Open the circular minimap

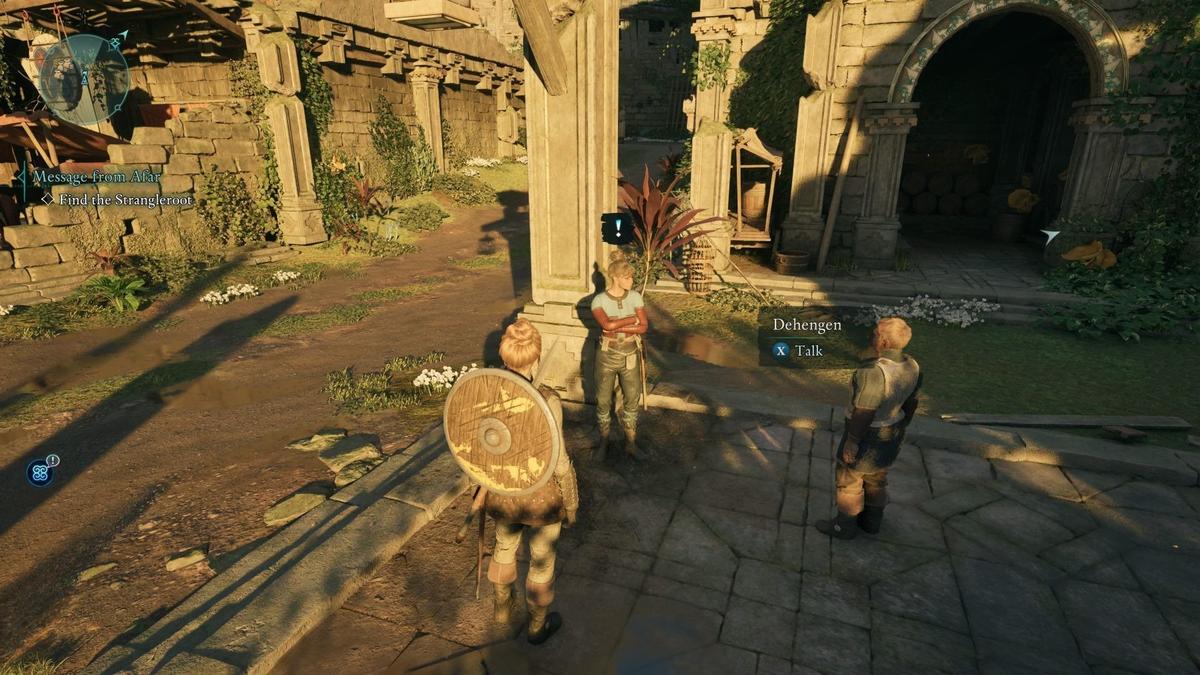[x=83, y=80]
